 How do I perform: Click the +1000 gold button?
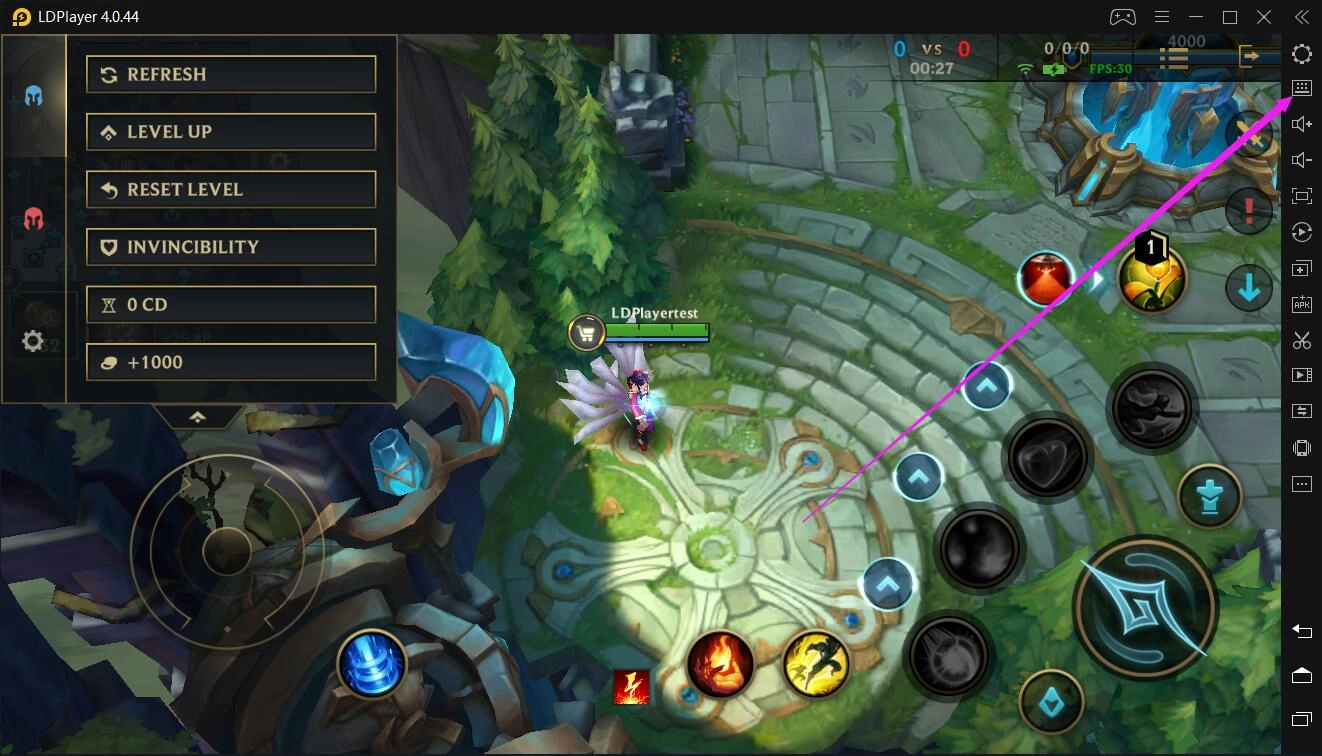pyautogui.click(x=231, y=361)
